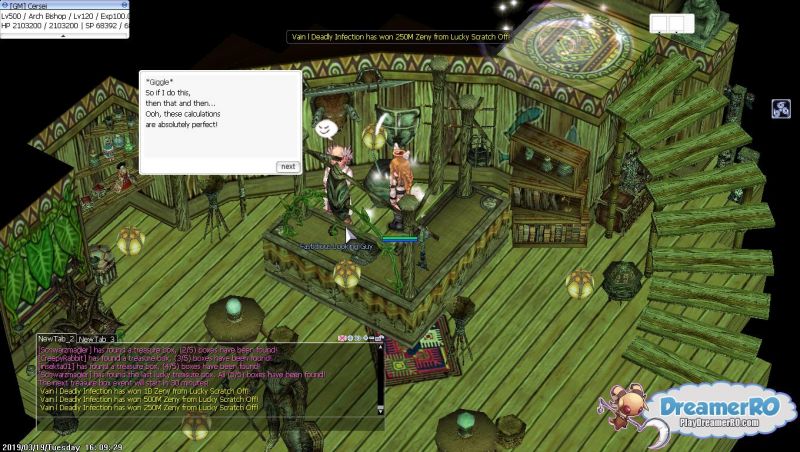Click the round button left of GM name
Viewport: 800px width, 452px height.
tap(4, 4)
